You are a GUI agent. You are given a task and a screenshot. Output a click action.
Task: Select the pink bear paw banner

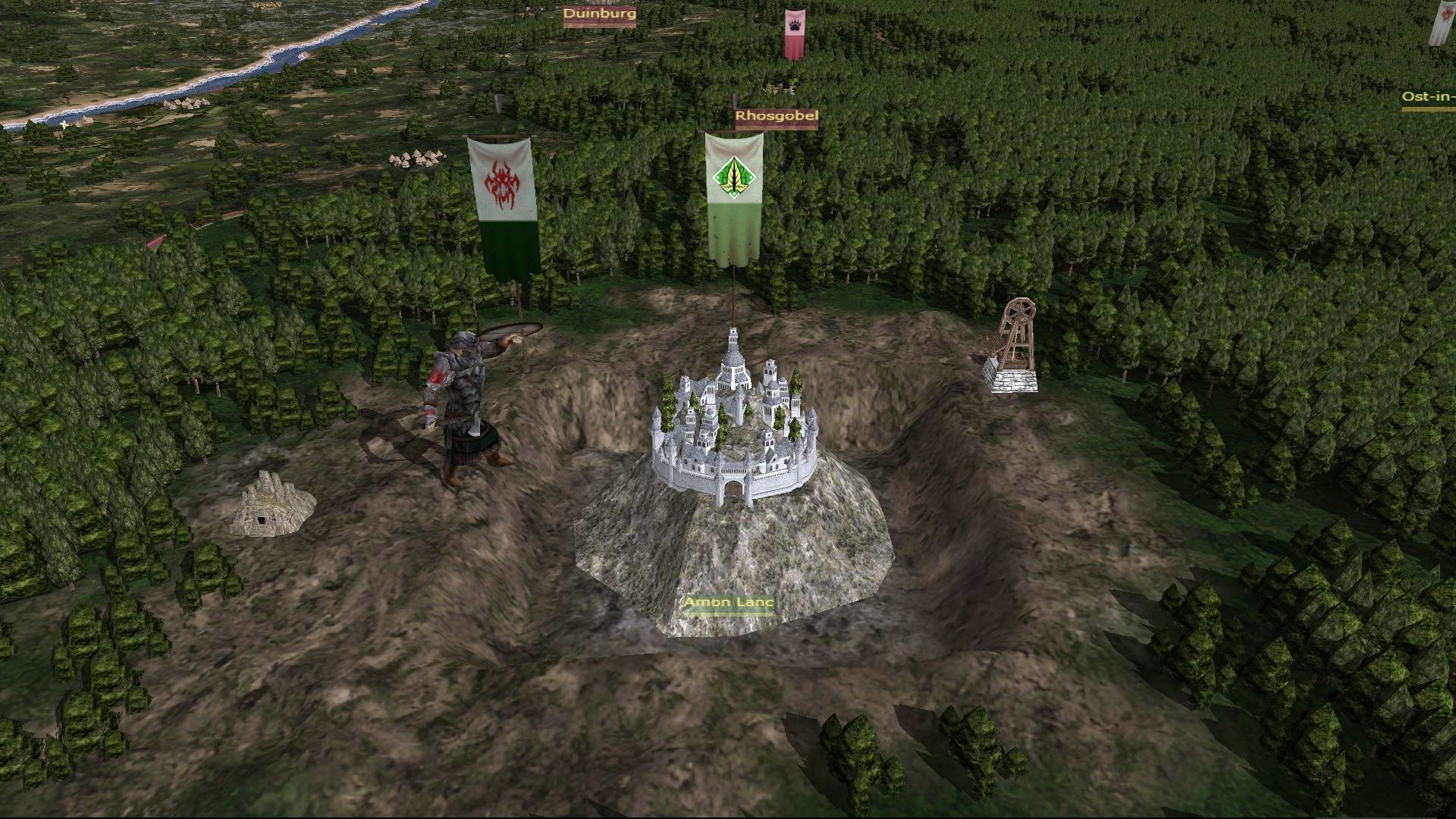coord(794,34)
